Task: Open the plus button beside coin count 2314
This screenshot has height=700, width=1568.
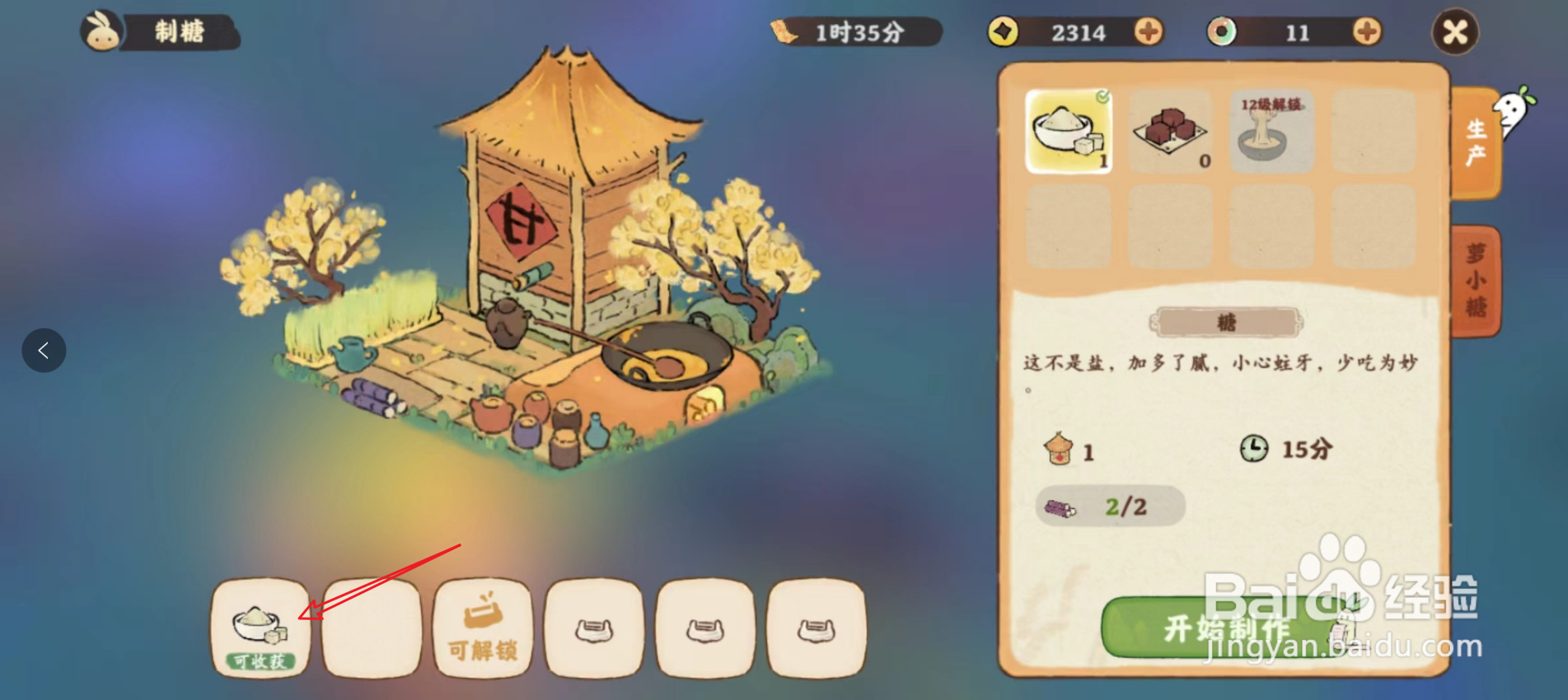Action: tap(1149, 32)
